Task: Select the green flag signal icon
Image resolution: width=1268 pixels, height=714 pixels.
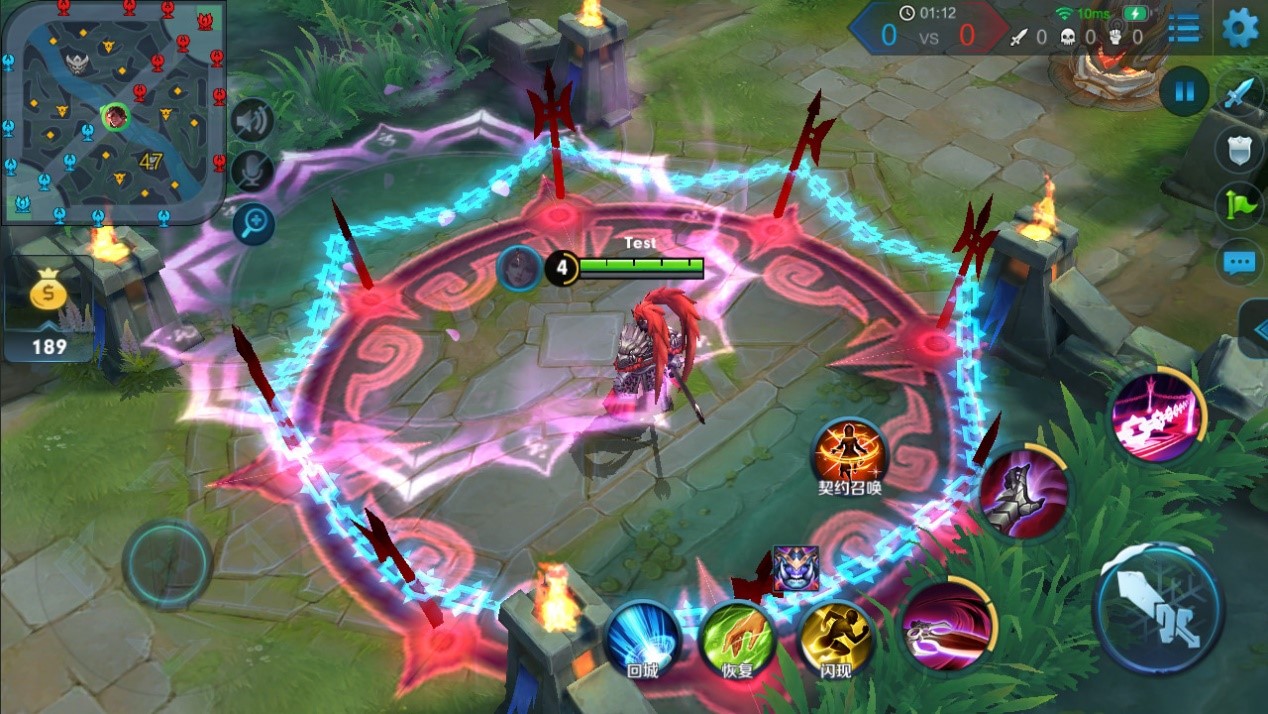Action: tap(1238, 206)
